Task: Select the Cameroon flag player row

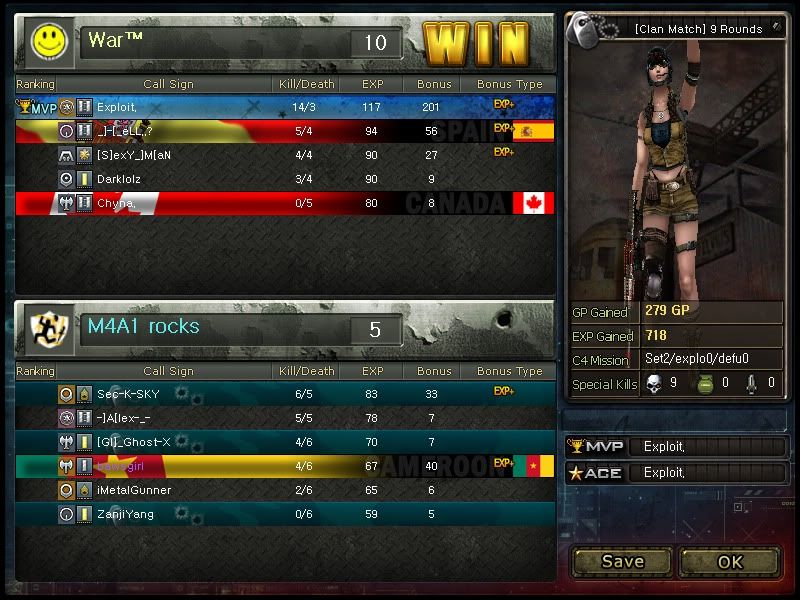Action: click(285, 466)
